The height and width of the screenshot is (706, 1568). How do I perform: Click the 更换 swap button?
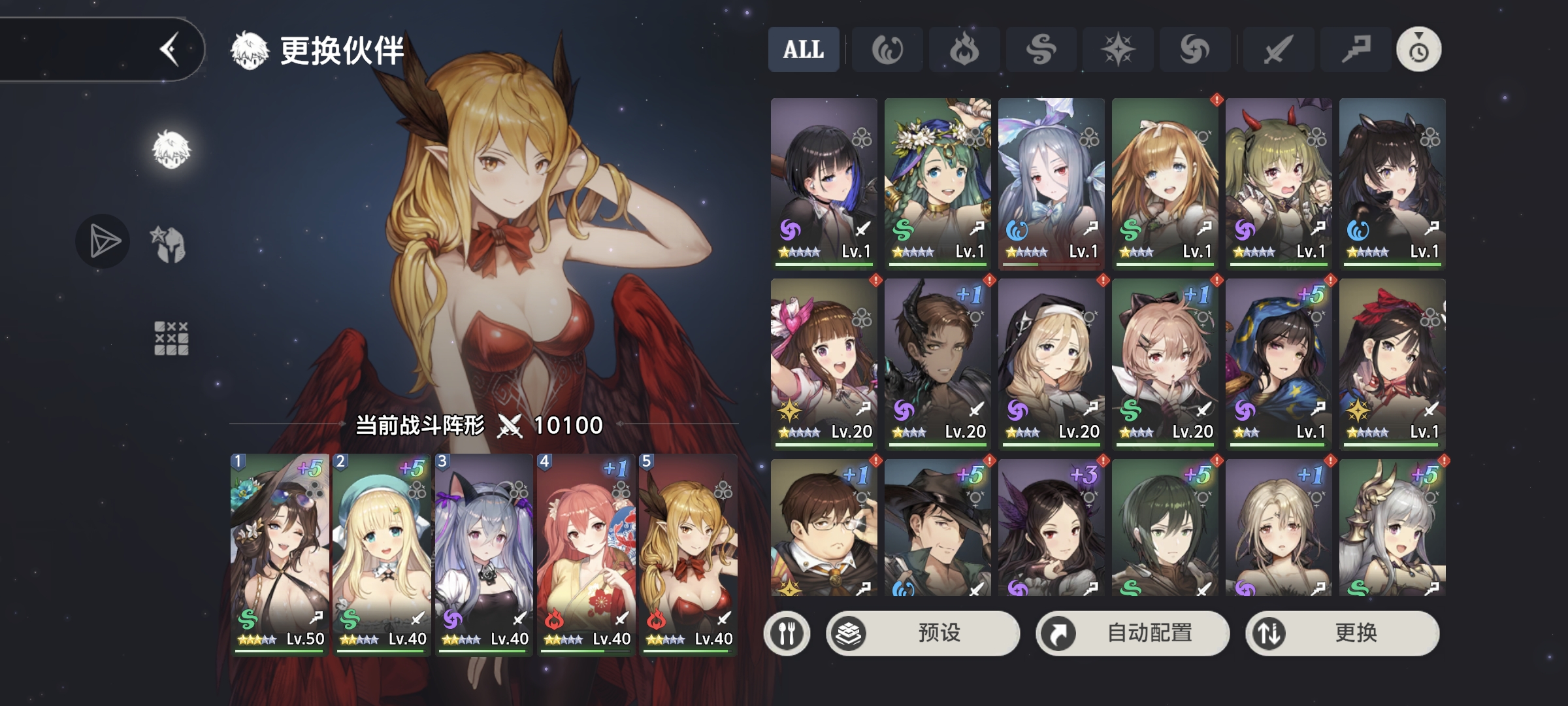coord(1342,633)
